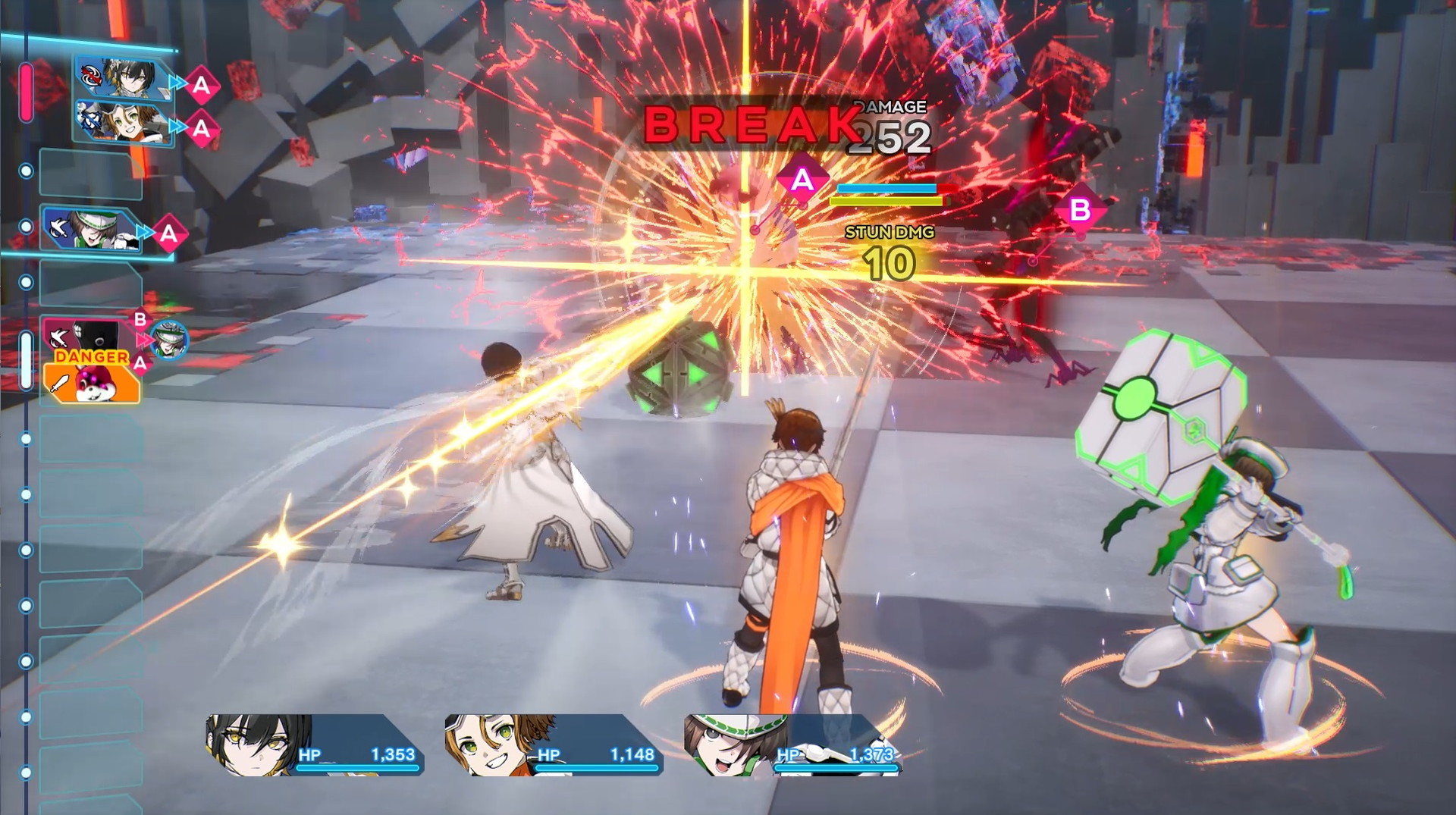This screenshot has height=815, width=1456.
Task: Target the enemy with the pink A marker
Action: 802,180
